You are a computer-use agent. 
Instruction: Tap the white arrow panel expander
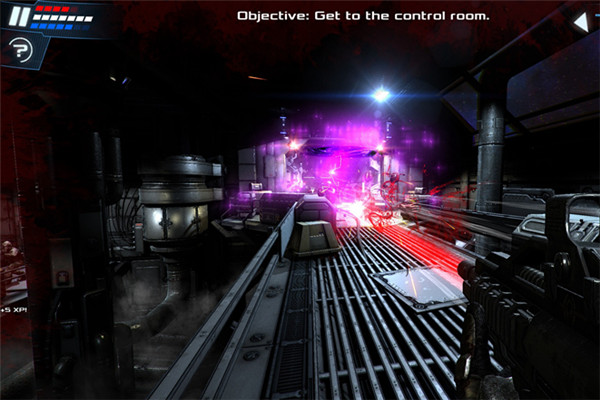[580, 21]
